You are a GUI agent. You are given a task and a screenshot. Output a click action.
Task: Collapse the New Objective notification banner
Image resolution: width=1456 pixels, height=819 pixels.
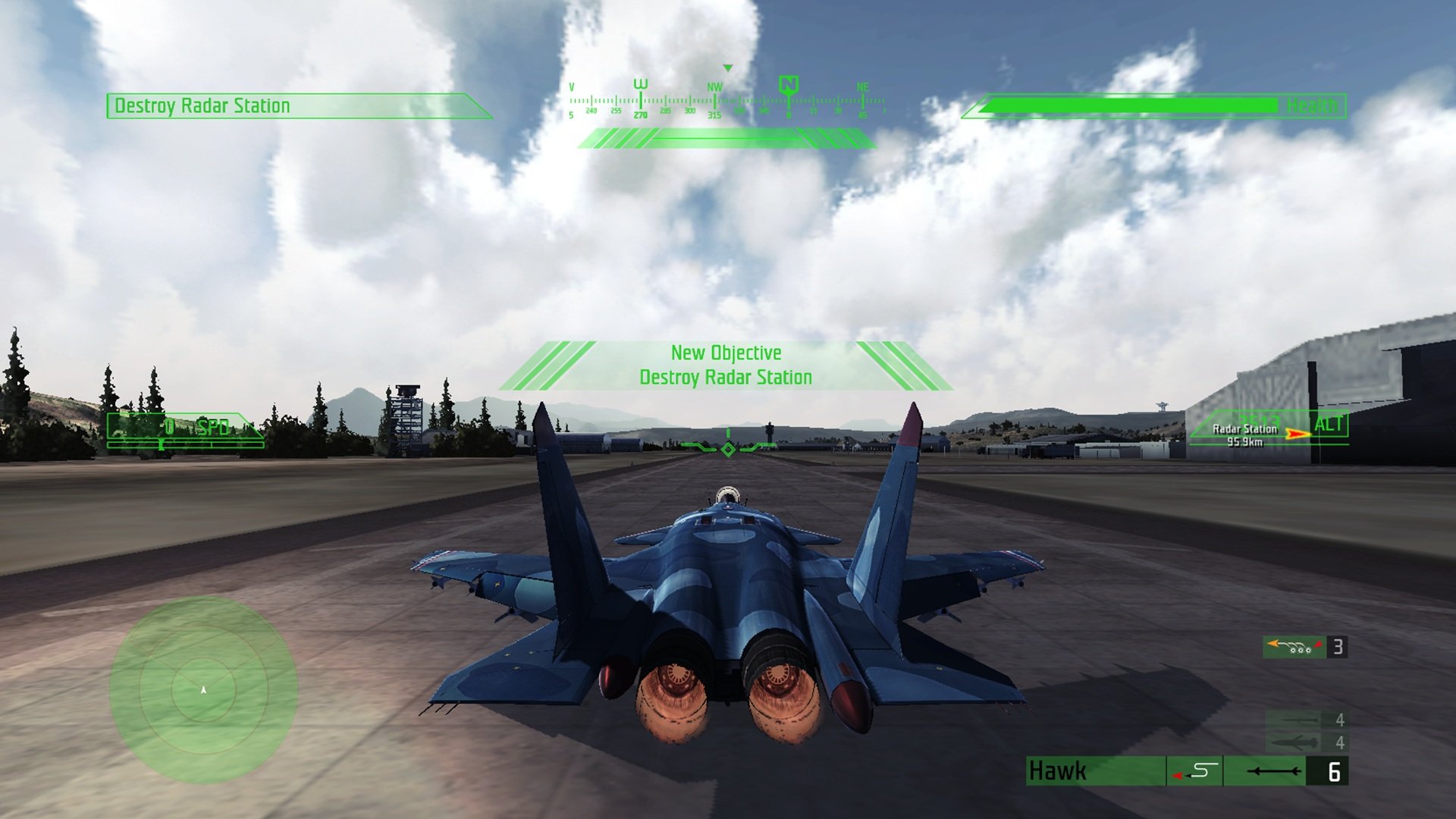[726, 366]
